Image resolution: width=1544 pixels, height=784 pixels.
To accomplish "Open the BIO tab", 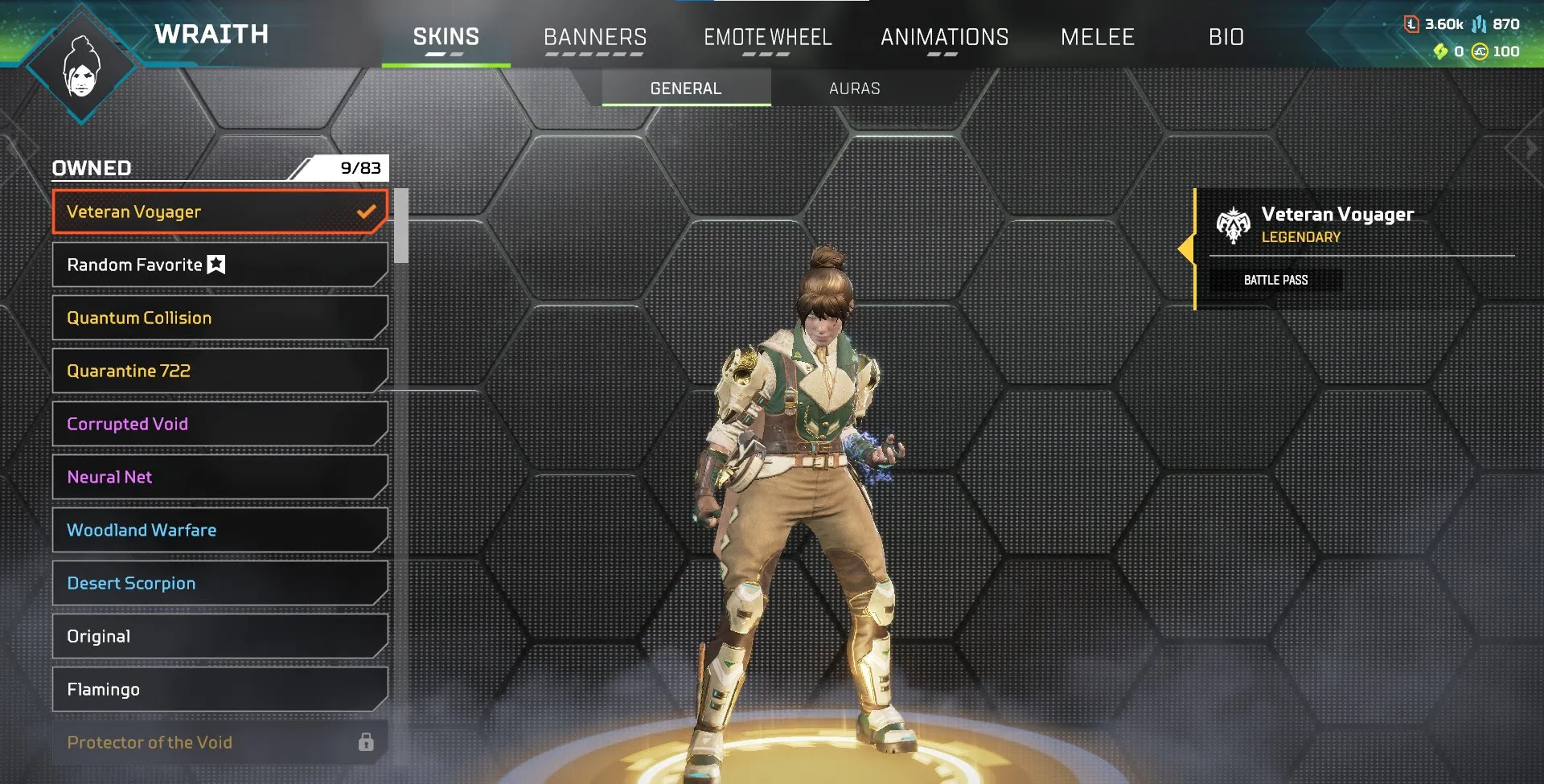I will (x=1226, y=36).
